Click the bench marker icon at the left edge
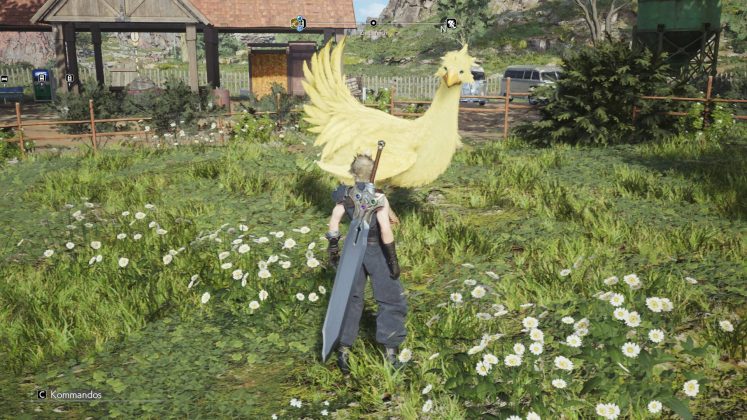This screenshot has height=420, width=747. pos(4,78)
